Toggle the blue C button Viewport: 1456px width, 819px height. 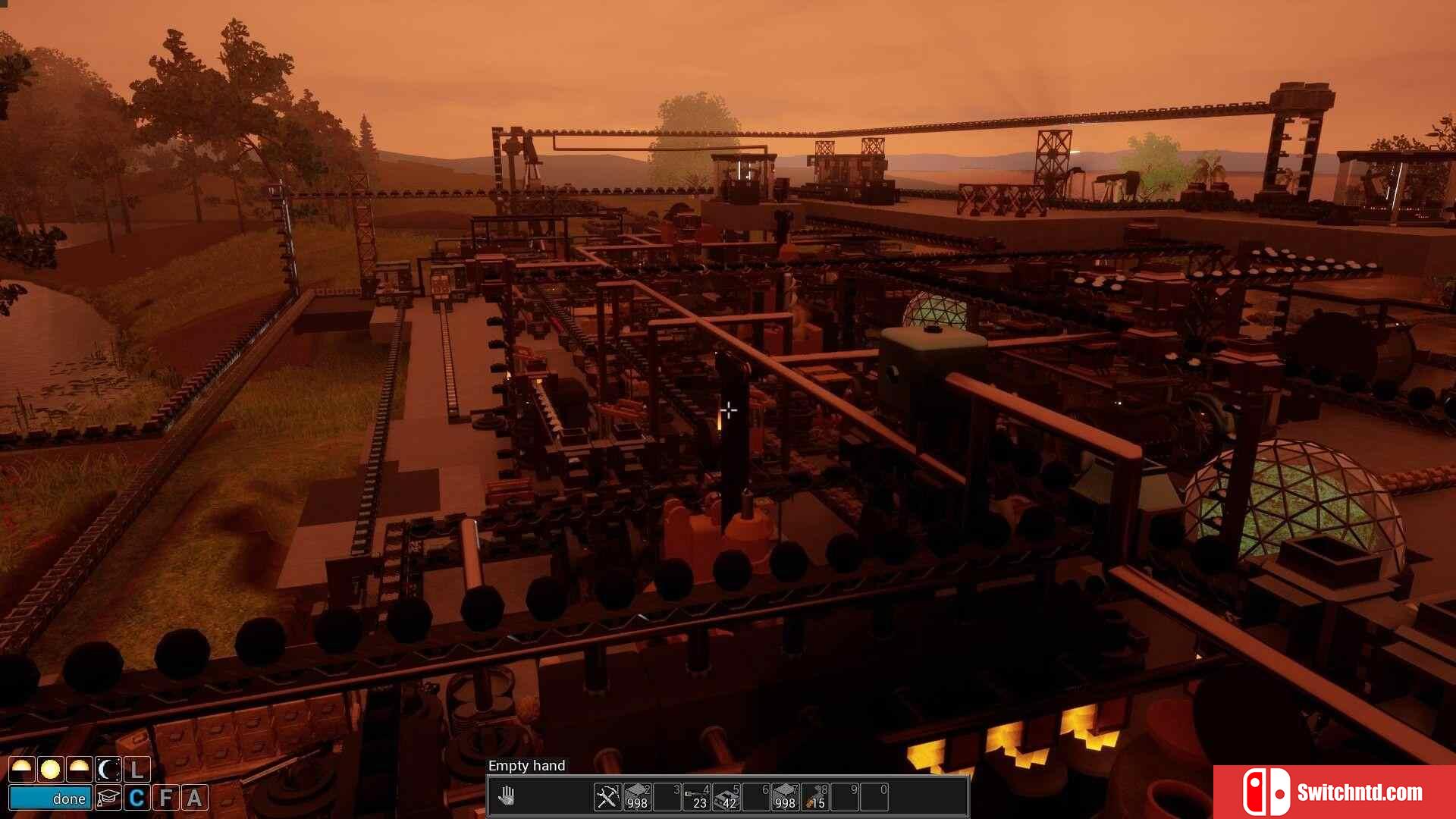pyautogui.click(x=137, y=798)
